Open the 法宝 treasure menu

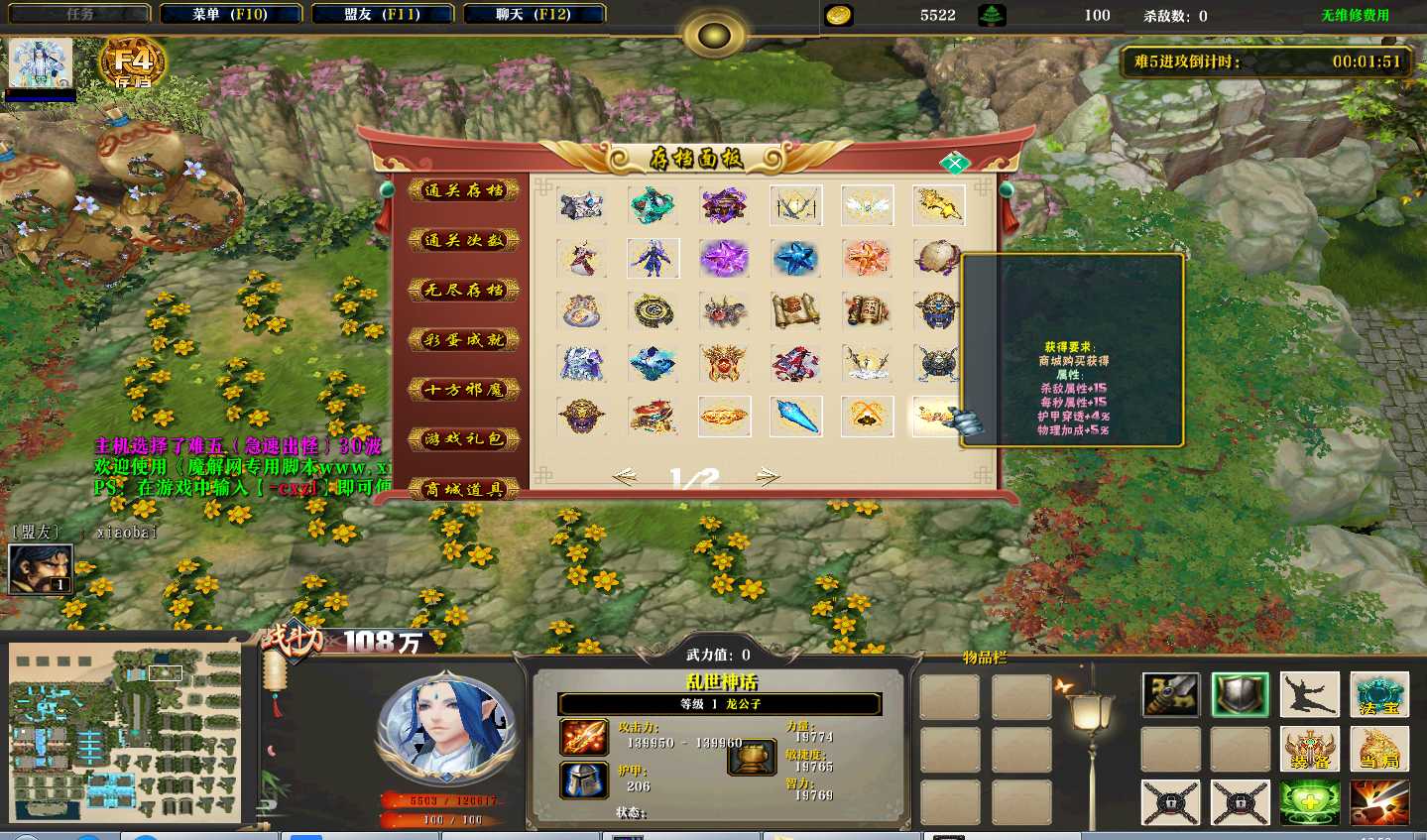1378,695
